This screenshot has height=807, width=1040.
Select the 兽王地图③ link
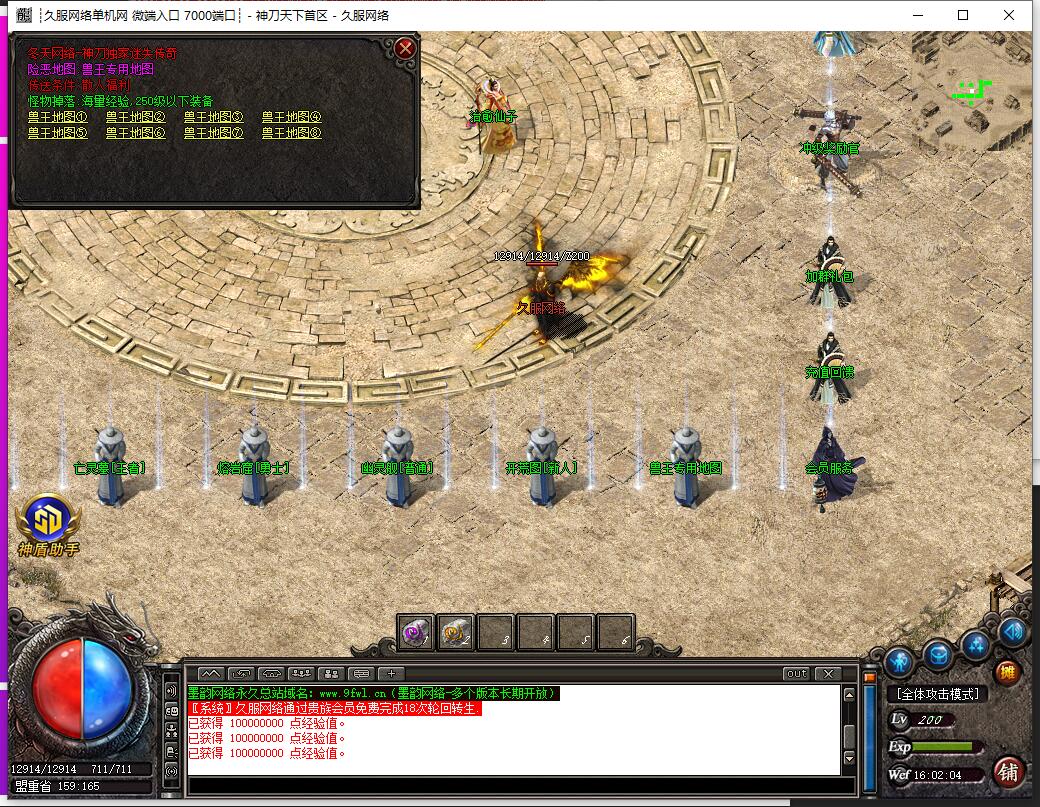[213, 117]
